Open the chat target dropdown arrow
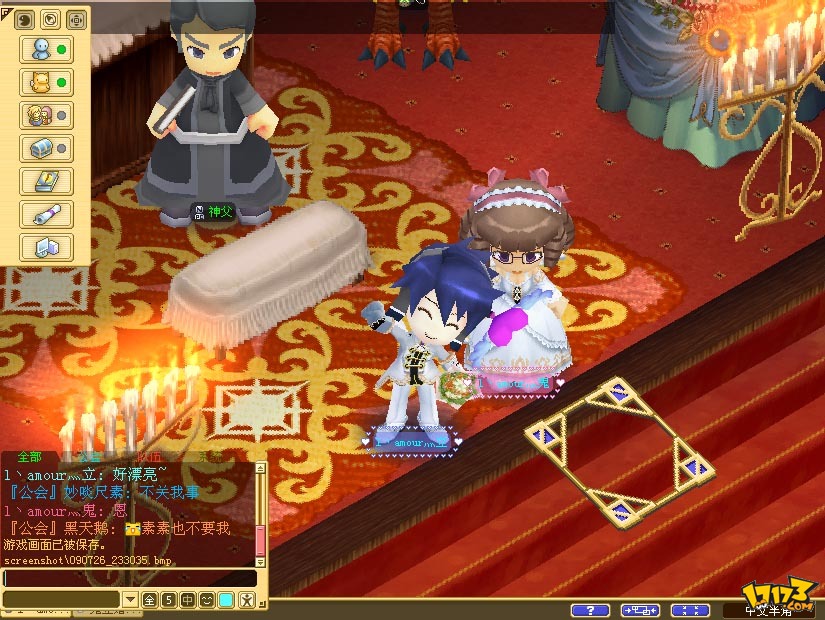The height and width of the screenshot is (620, 825). pos(129,599)
